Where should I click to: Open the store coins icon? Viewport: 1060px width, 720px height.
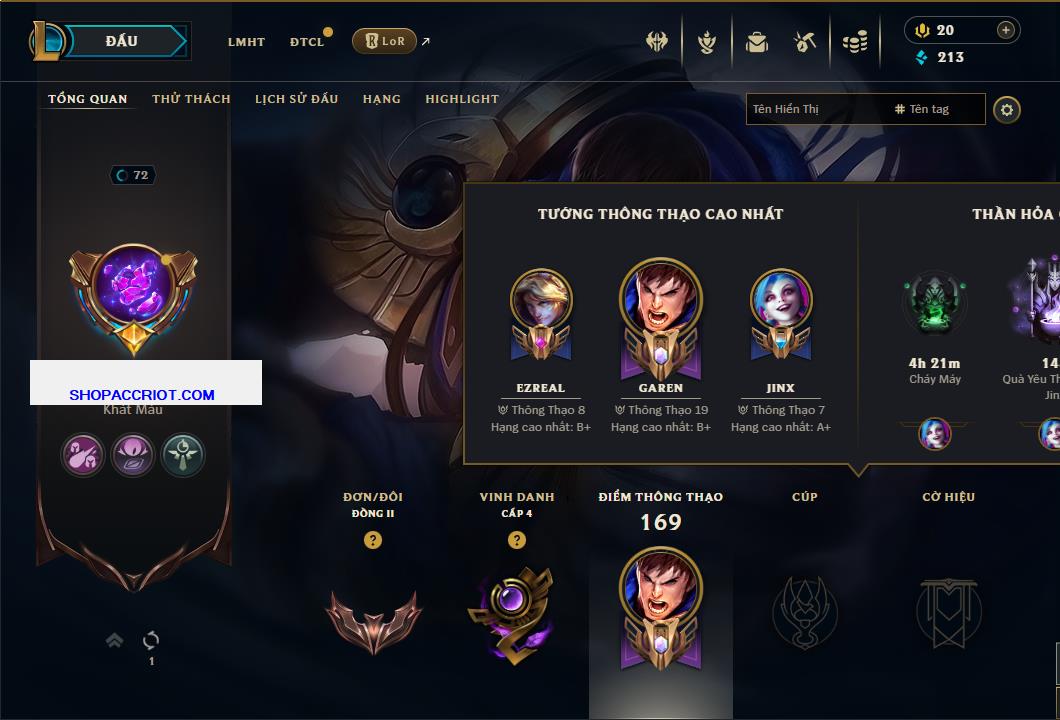[854, 42]
